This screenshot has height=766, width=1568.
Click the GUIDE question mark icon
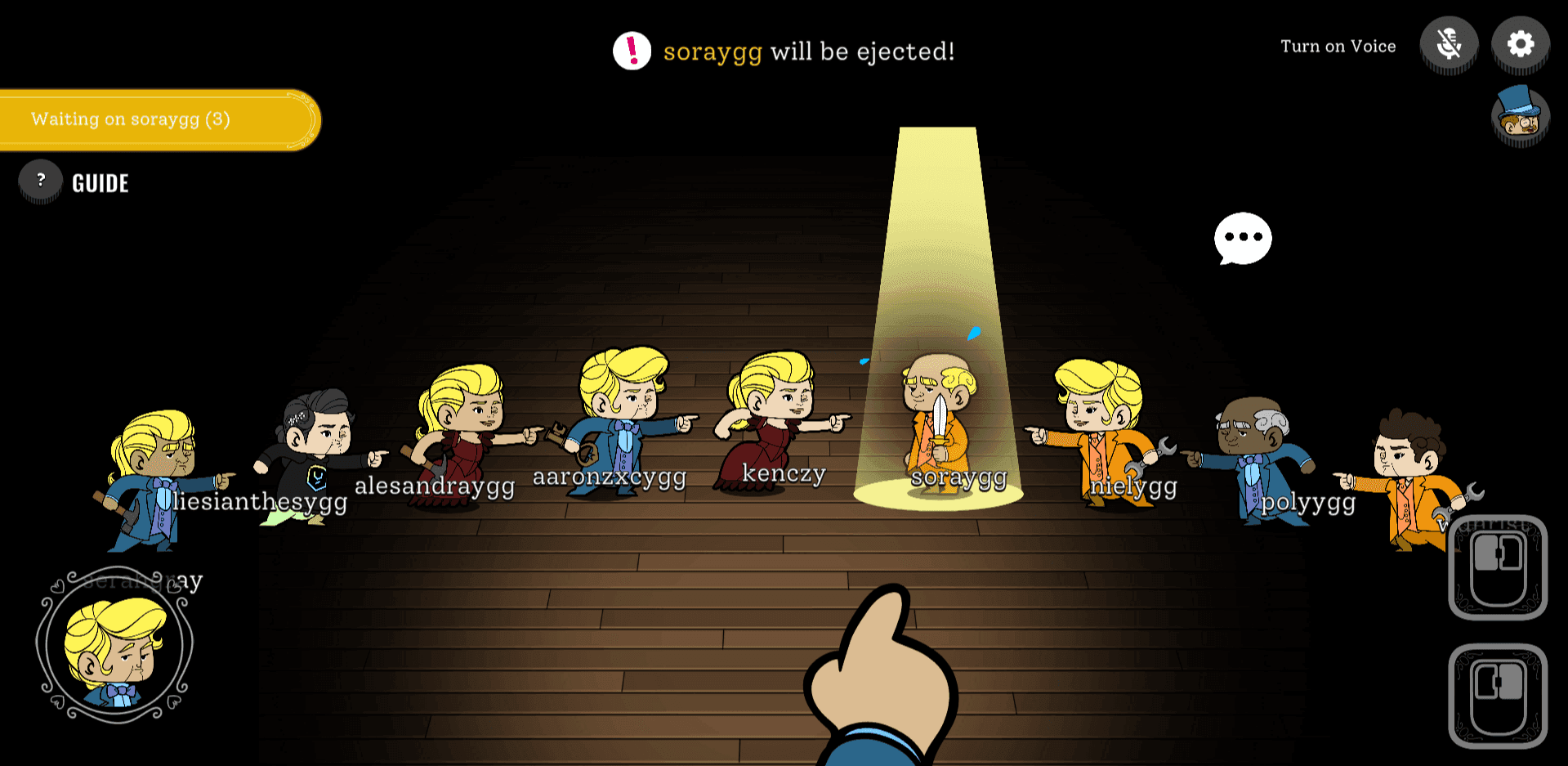pos(40,181)
